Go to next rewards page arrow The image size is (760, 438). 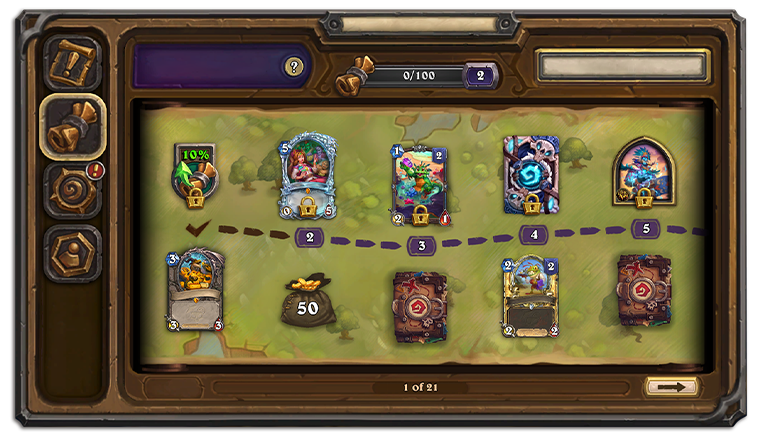(x=672, y=386)
